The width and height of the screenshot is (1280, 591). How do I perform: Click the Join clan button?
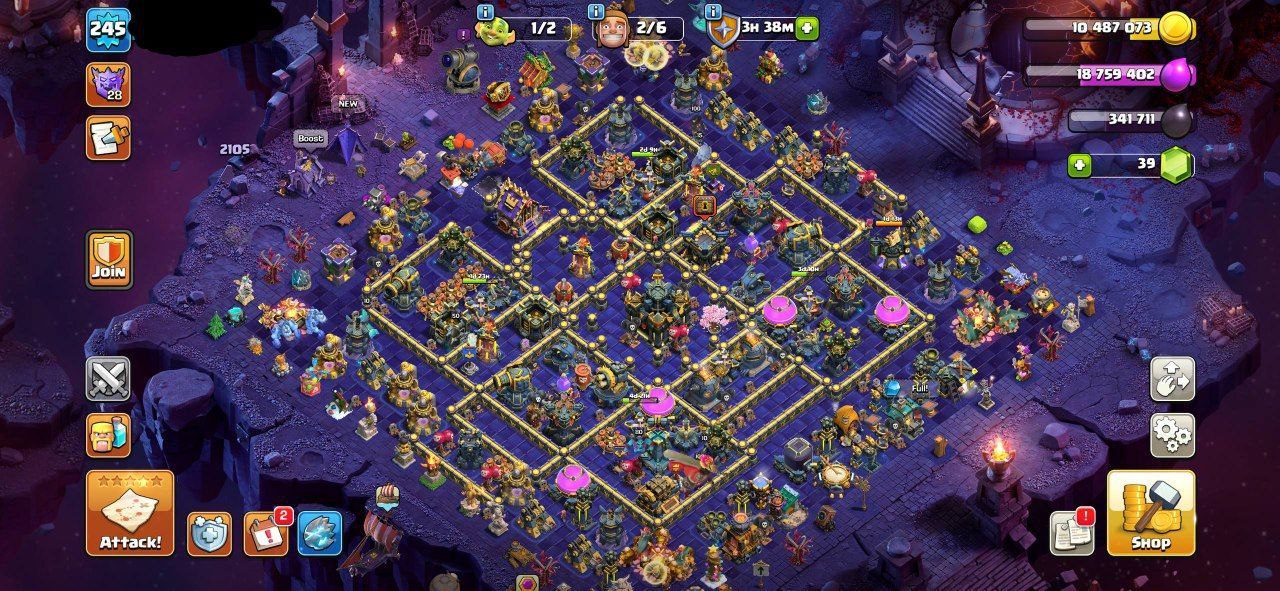coord(109,259)
